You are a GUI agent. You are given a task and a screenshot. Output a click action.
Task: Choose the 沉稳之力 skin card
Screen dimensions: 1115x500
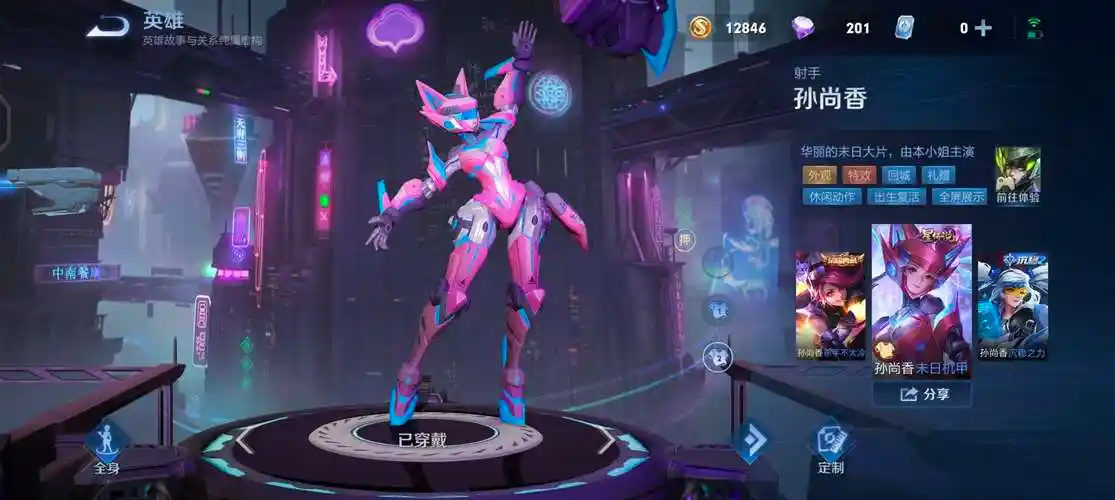(1012, 305)
